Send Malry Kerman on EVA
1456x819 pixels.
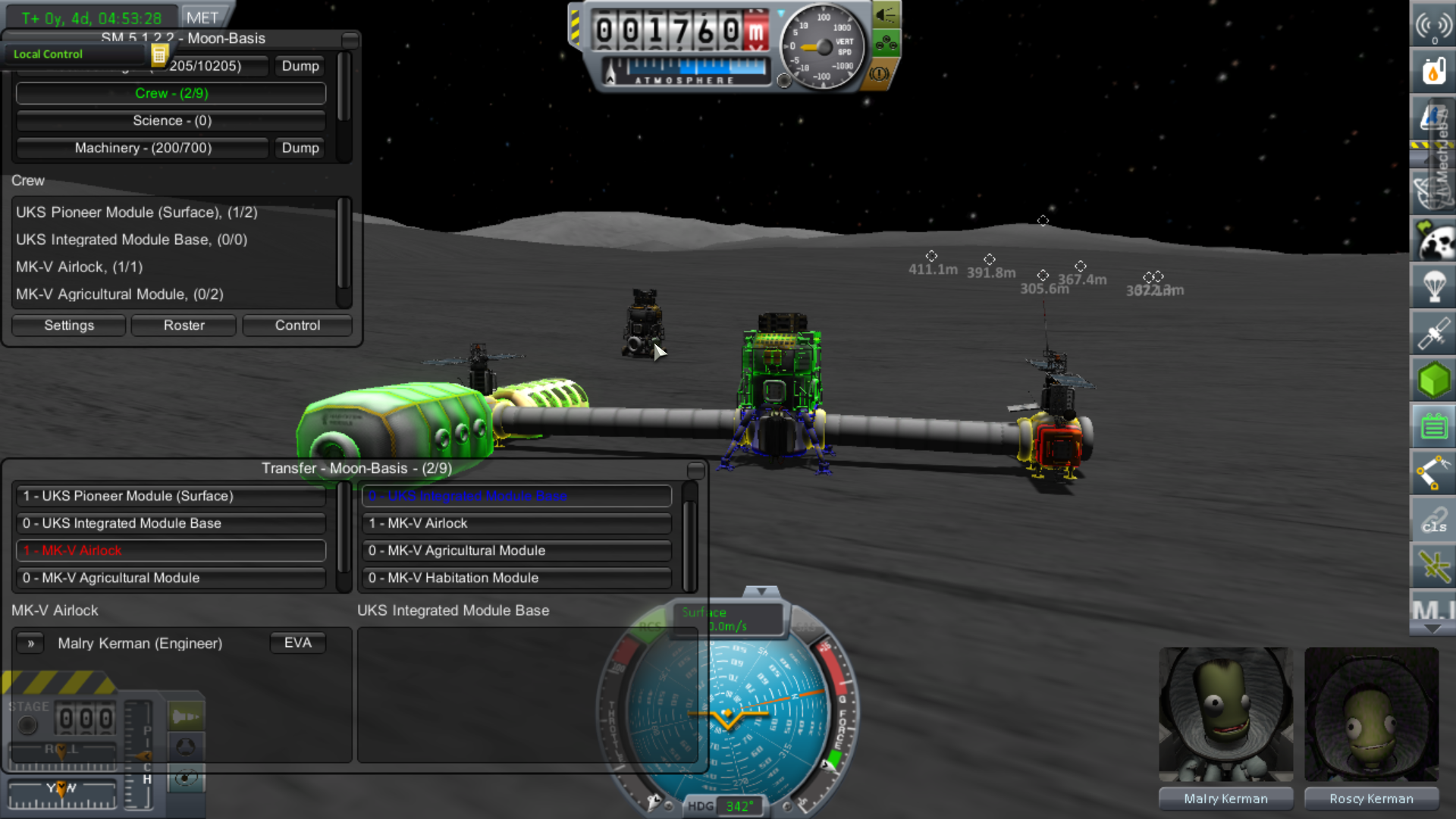(x=297, y=643)
